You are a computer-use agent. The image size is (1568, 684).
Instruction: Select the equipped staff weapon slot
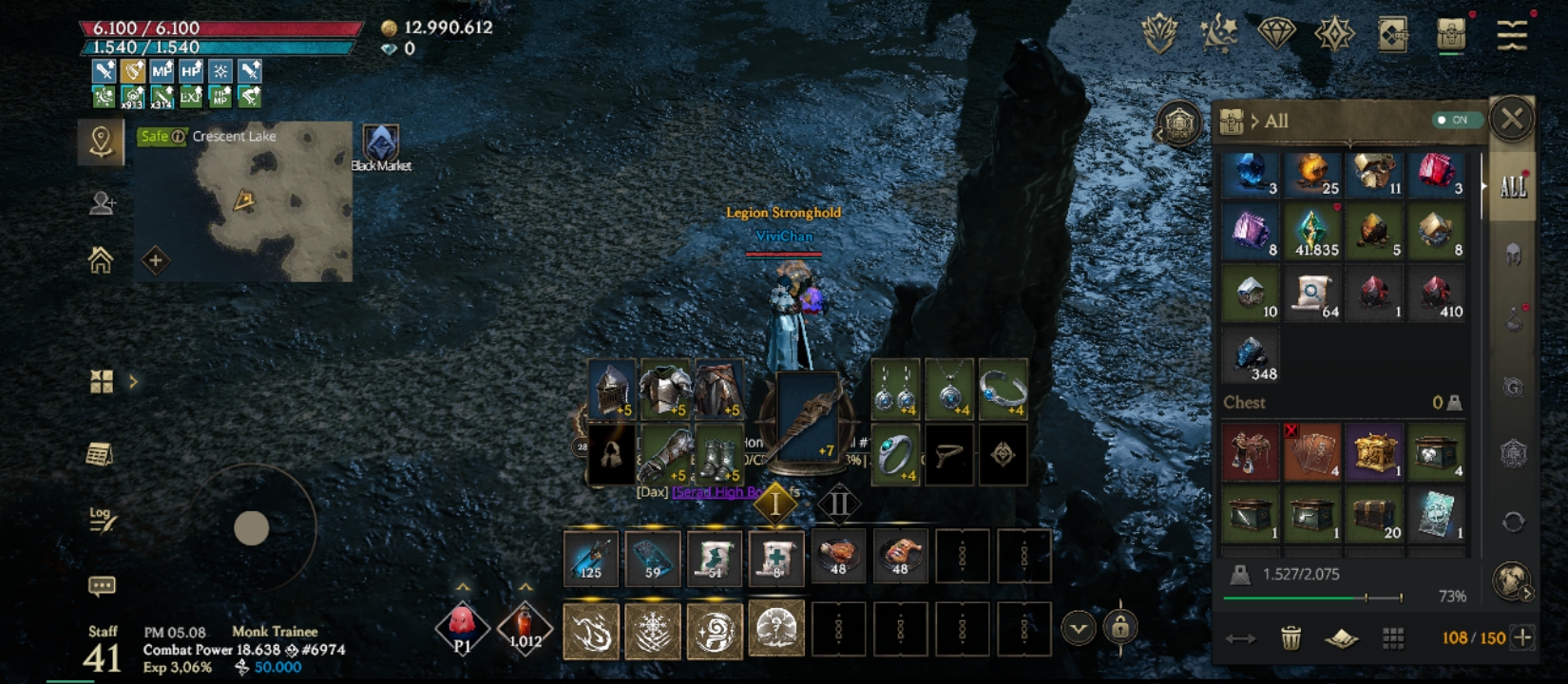click(806, 418)
